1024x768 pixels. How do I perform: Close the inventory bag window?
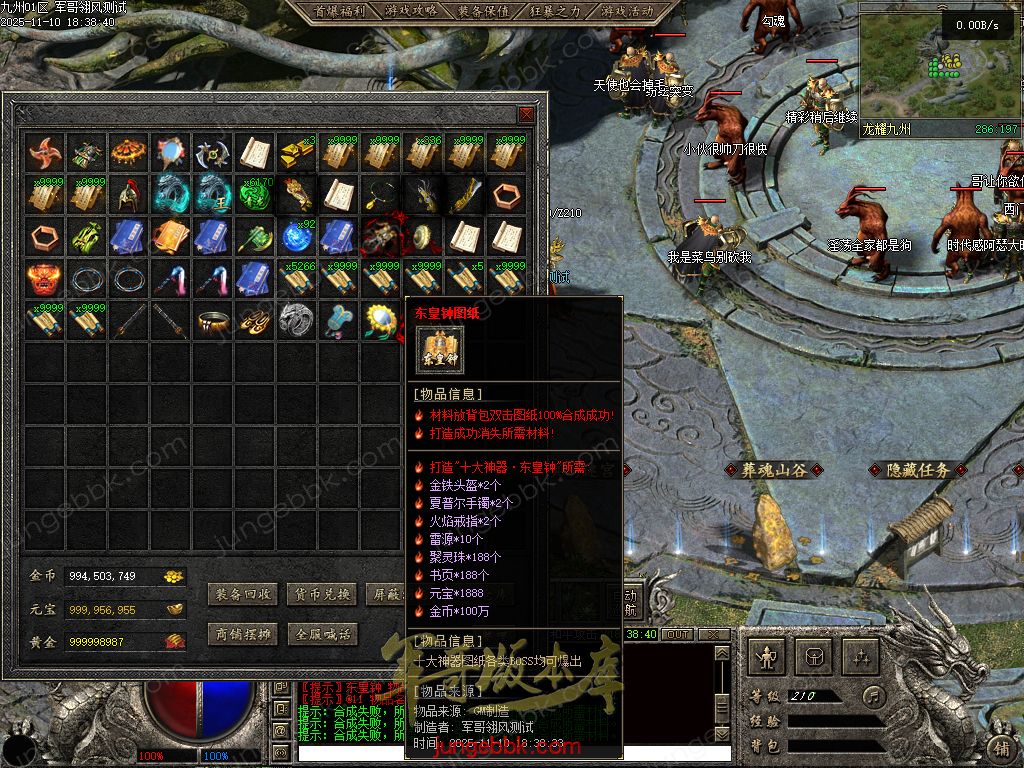coord(526,115)
